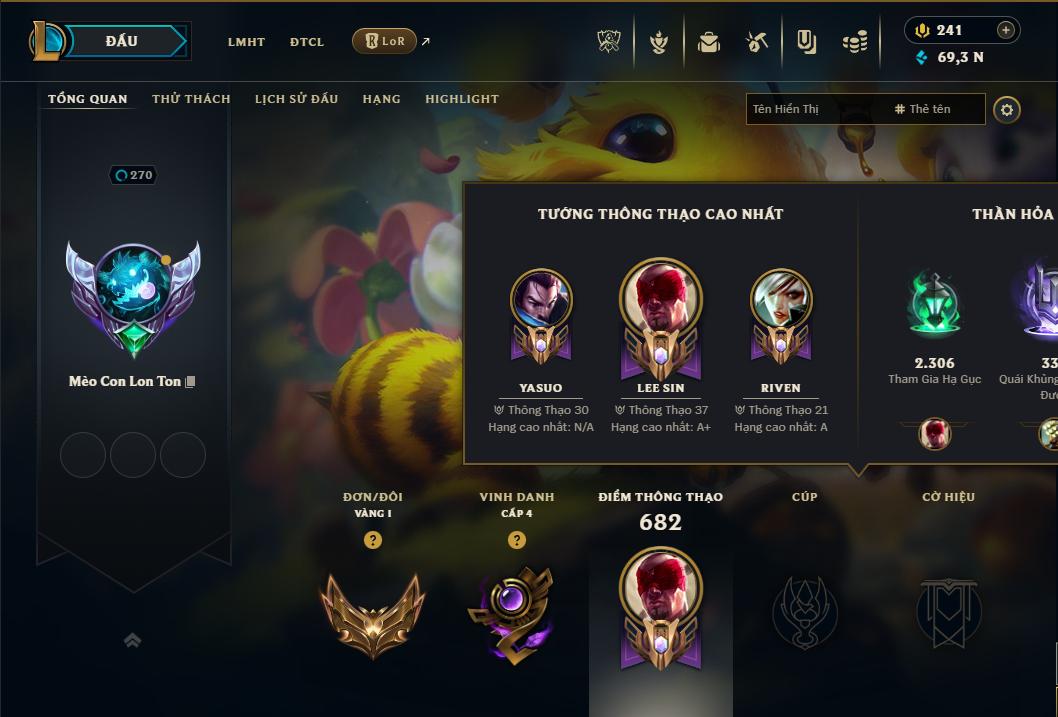Open the profile settings gear
This screenshot has width=1058, height=717.
click(x=1007, y=109)
